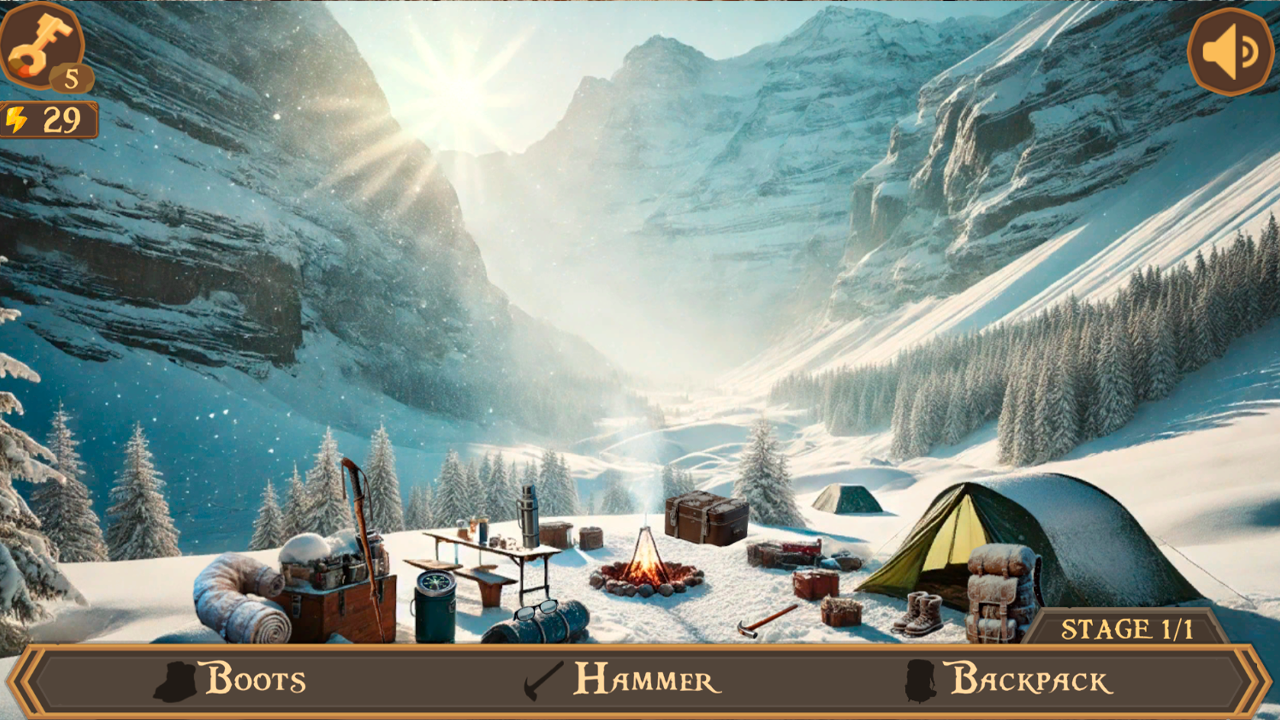Click the lightning bolt energy icon

[18, 120]
